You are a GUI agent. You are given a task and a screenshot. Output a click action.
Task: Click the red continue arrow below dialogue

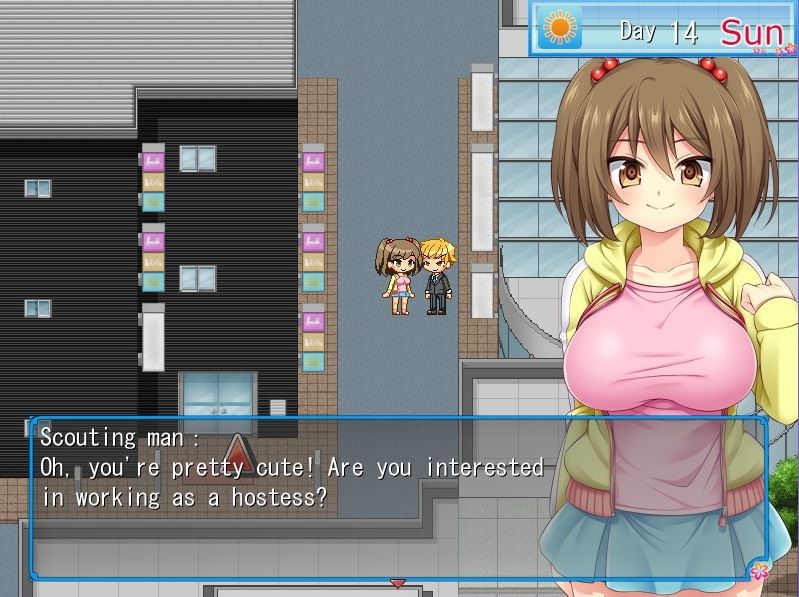[398, 582]
